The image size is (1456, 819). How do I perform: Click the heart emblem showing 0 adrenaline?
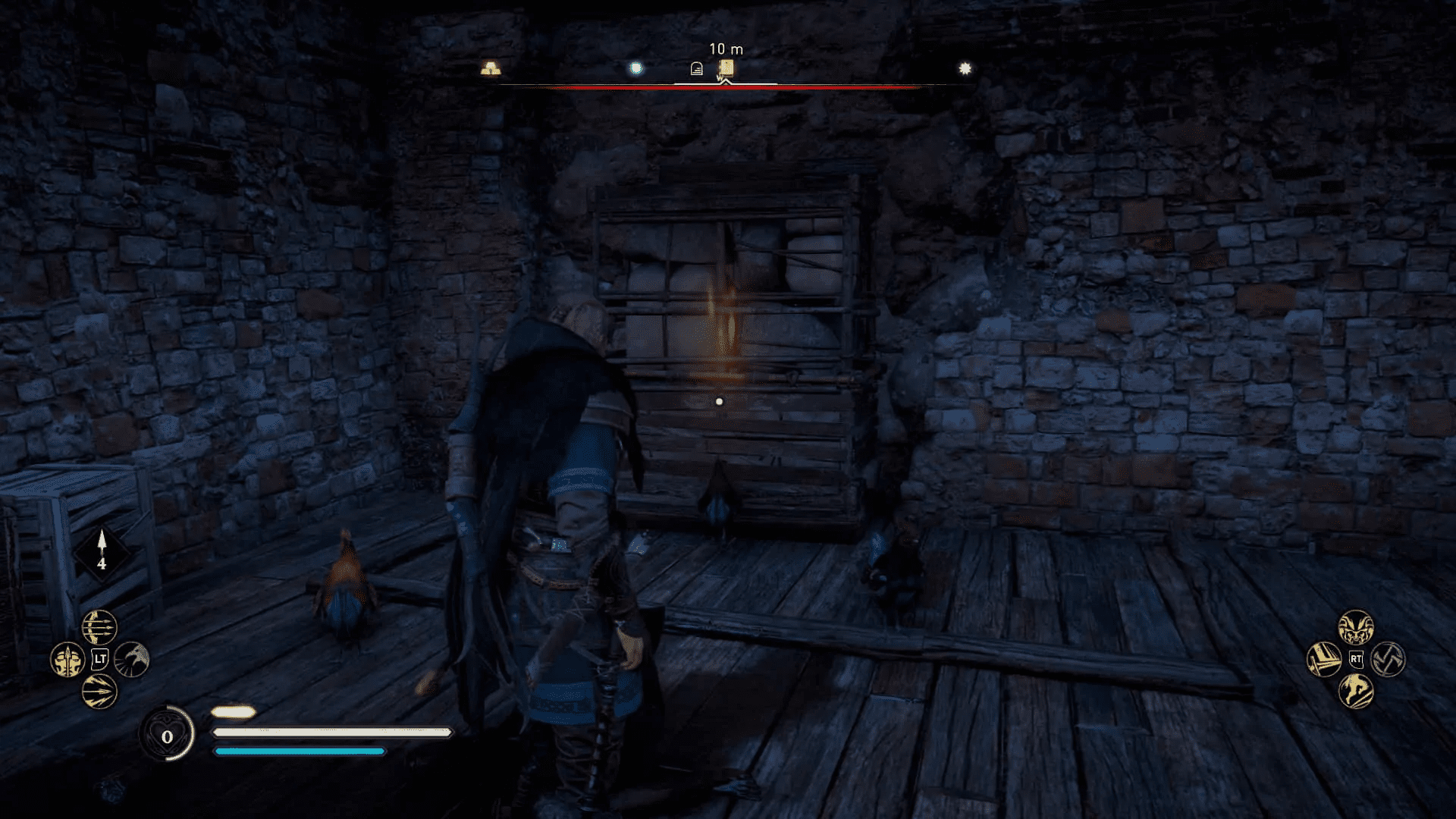click(x=168, y=734)
